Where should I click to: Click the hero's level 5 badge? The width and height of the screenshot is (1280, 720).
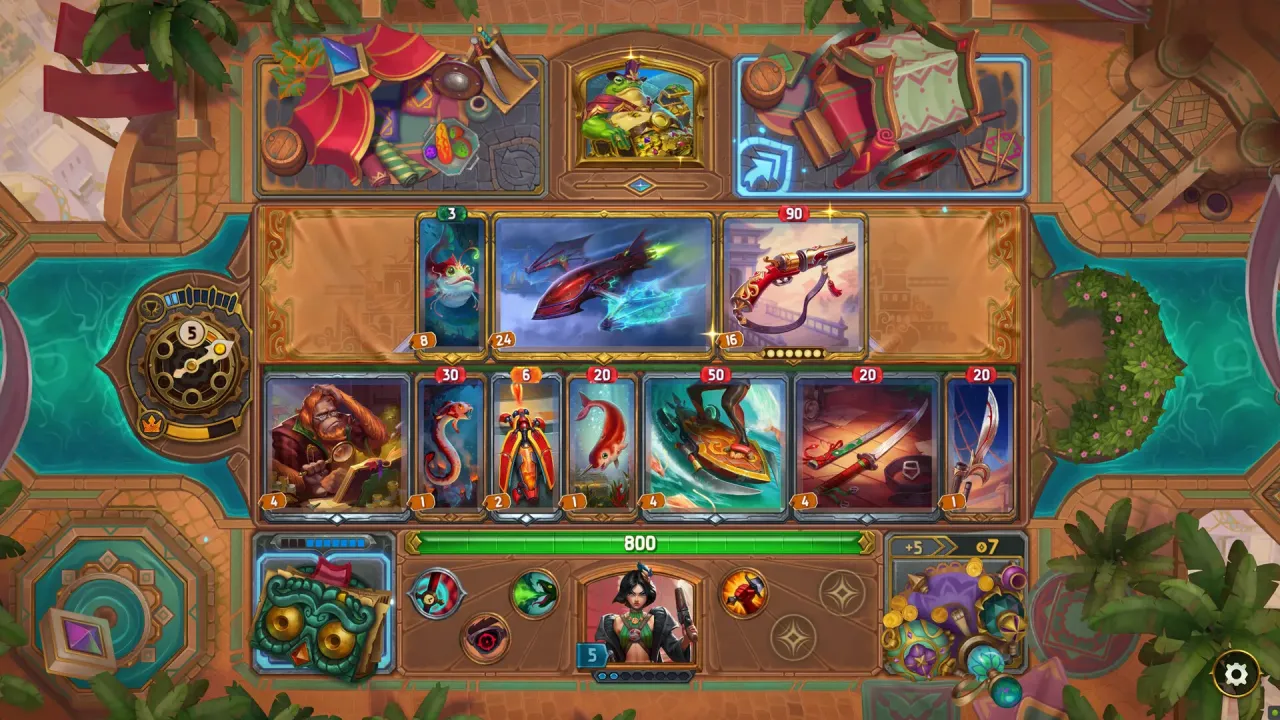point(592,653)
